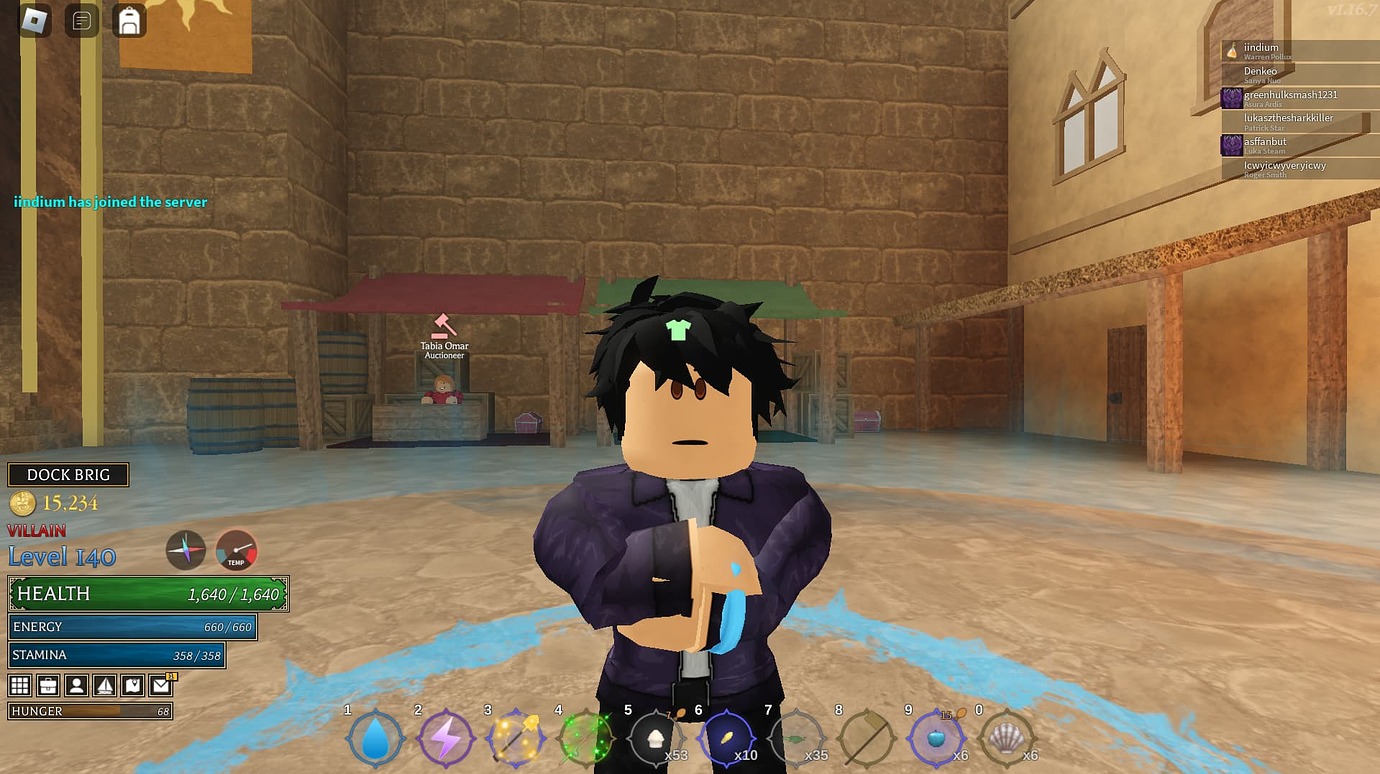Open the inventory briefcase icon
Image resolution: width=1380 pixels, height=774 pixels.
click(47, 685)
